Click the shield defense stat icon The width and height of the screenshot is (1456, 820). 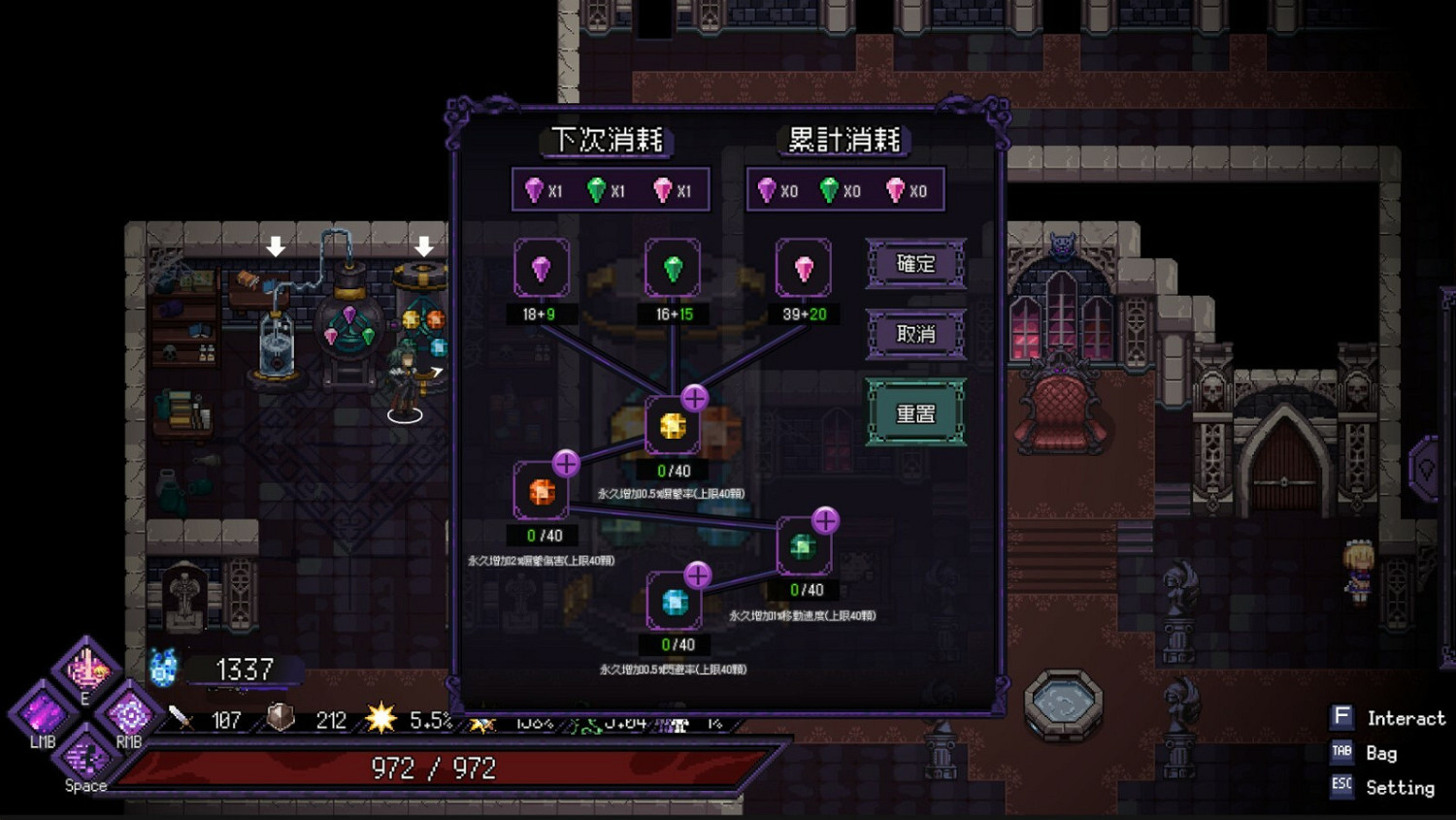click(x=281, y=719)
